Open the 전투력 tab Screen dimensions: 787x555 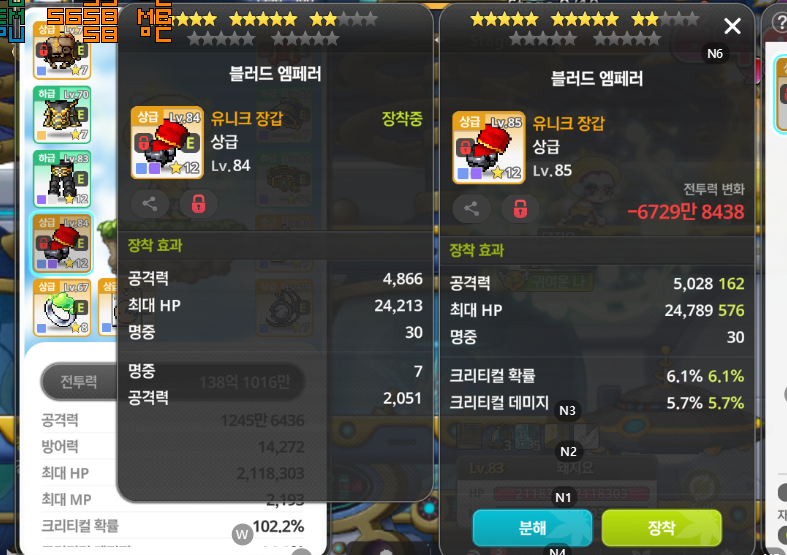78,381
